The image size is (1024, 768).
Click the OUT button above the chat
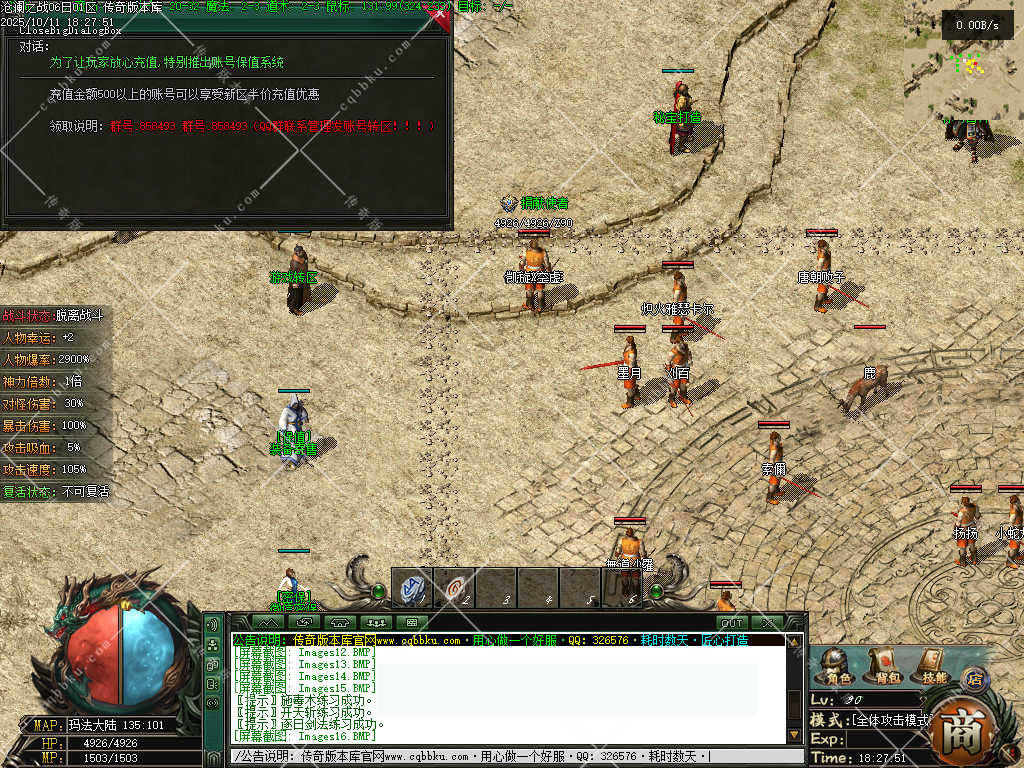732,623
